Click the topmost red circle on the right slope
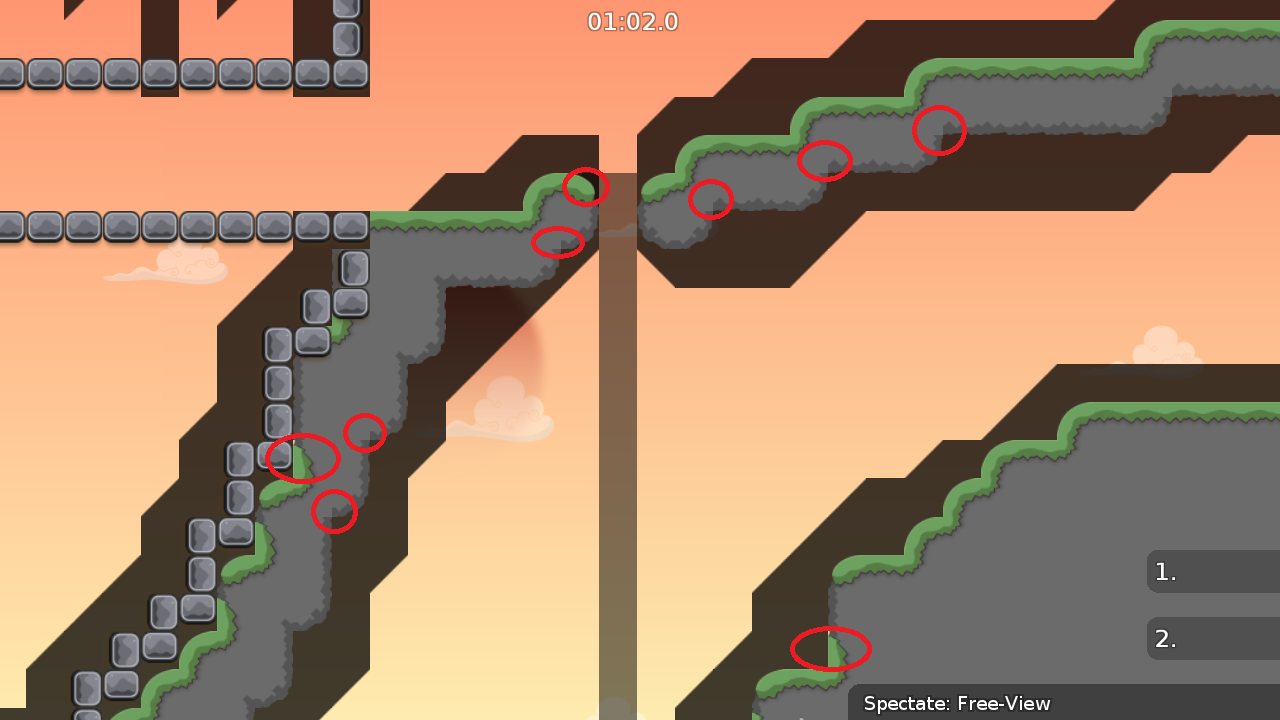The height and width of the screenshot is (720, 1280). 940,131
